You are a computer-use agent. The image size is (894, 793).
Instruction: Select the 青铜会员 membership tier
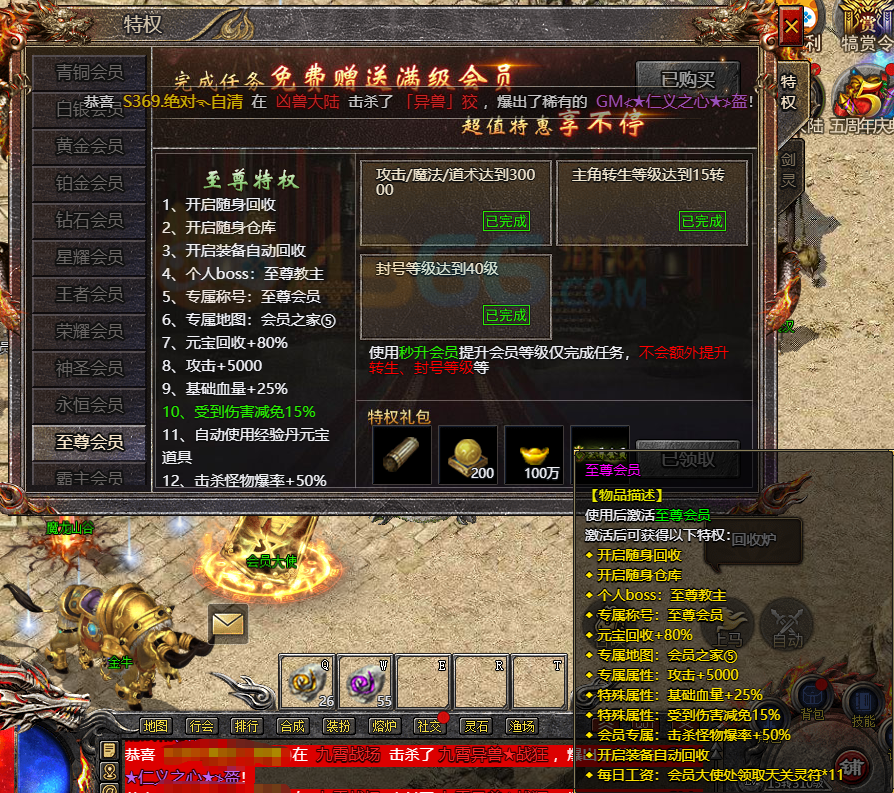pyautogui.click(x=89, y=72)
